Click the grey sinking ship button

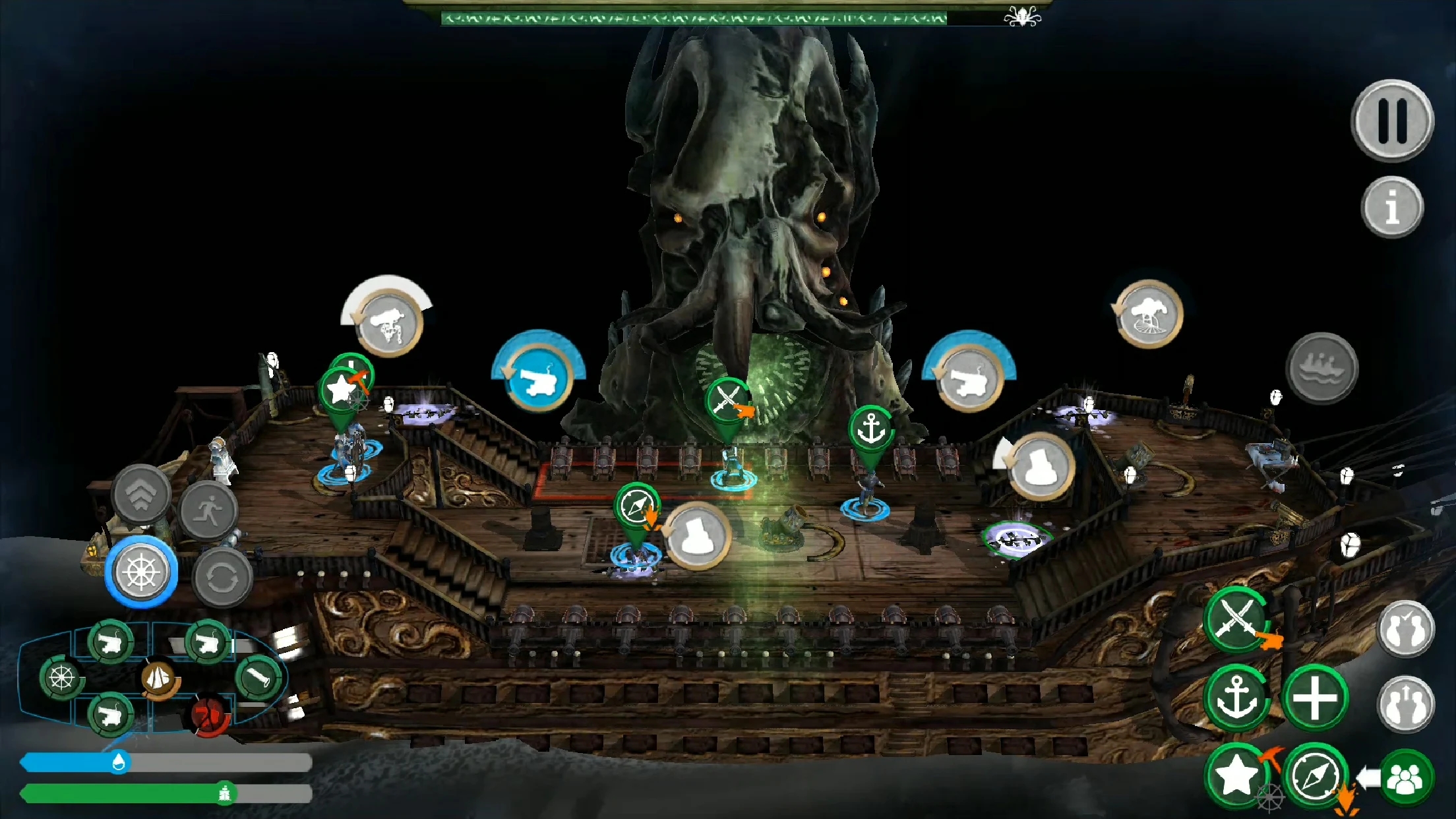click(x=1321, y=368)
